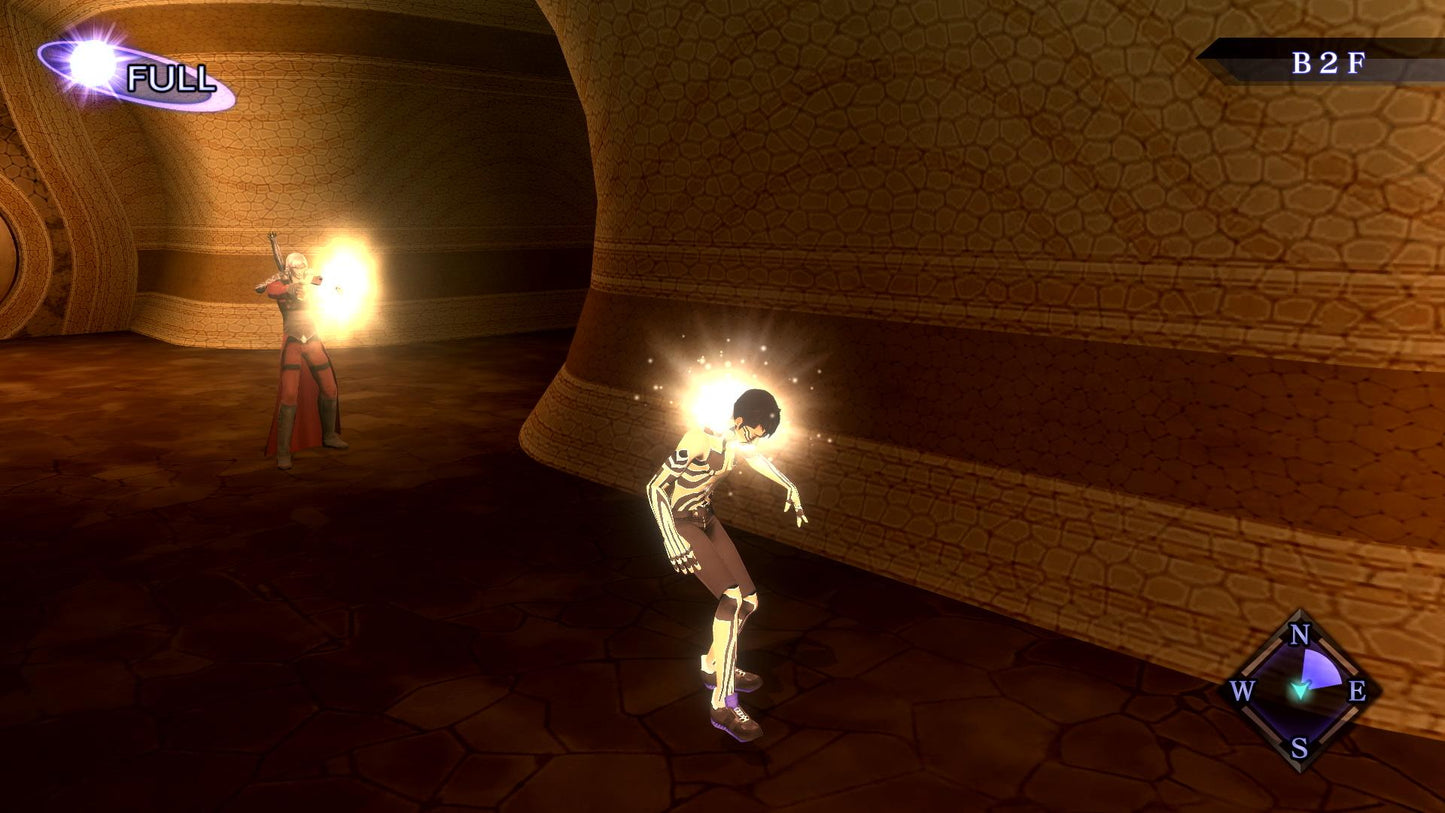The height and width of the screenshot is (813, 1445).
Task: Click the N marker on the compass
Action: click(x=1299, y=635)
